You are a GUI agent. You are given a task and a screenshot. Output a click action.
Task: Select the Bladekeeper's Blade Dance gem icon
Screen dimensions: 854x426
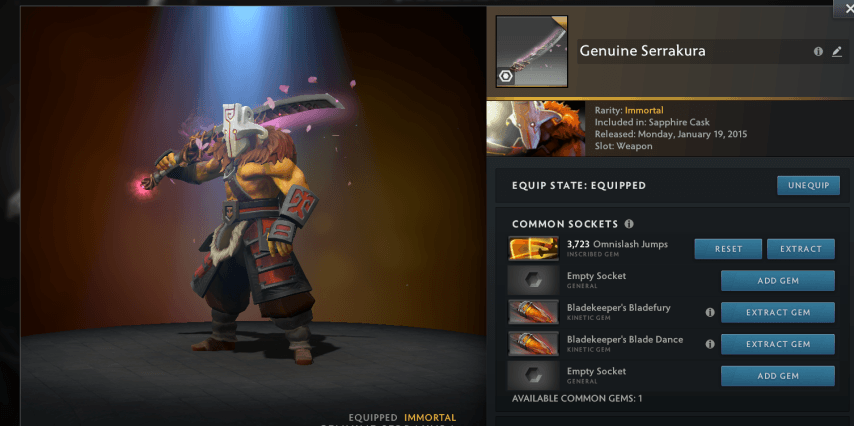tap(533, 344)
